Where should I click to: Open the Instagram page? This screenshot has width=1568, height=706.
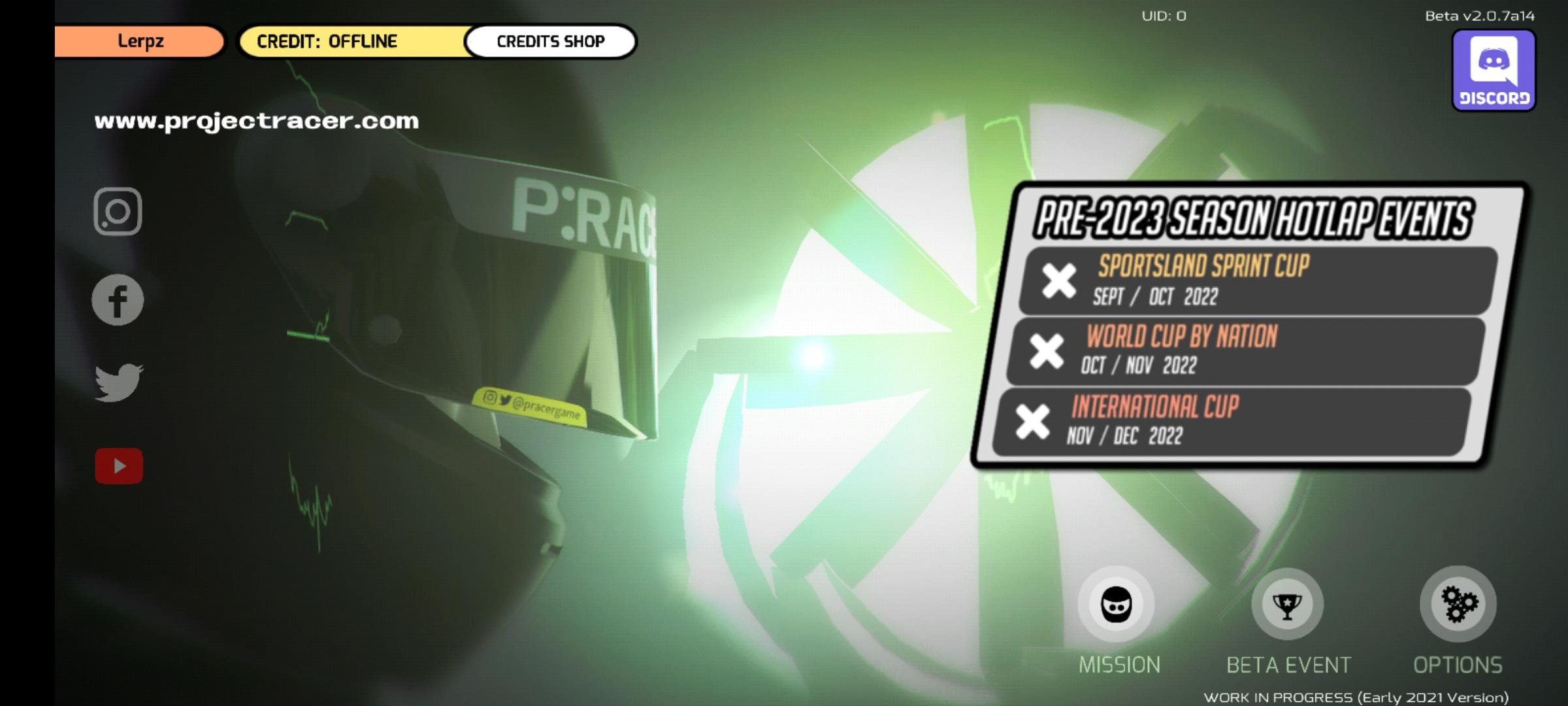coord(119,212)
